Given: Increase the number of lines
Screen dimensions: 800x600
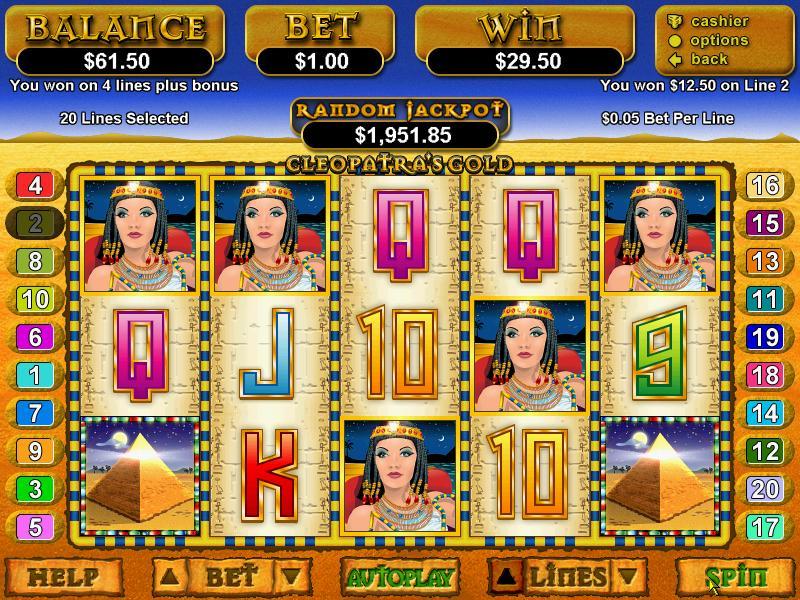Looking at the screenshot, I should point(507,576).
